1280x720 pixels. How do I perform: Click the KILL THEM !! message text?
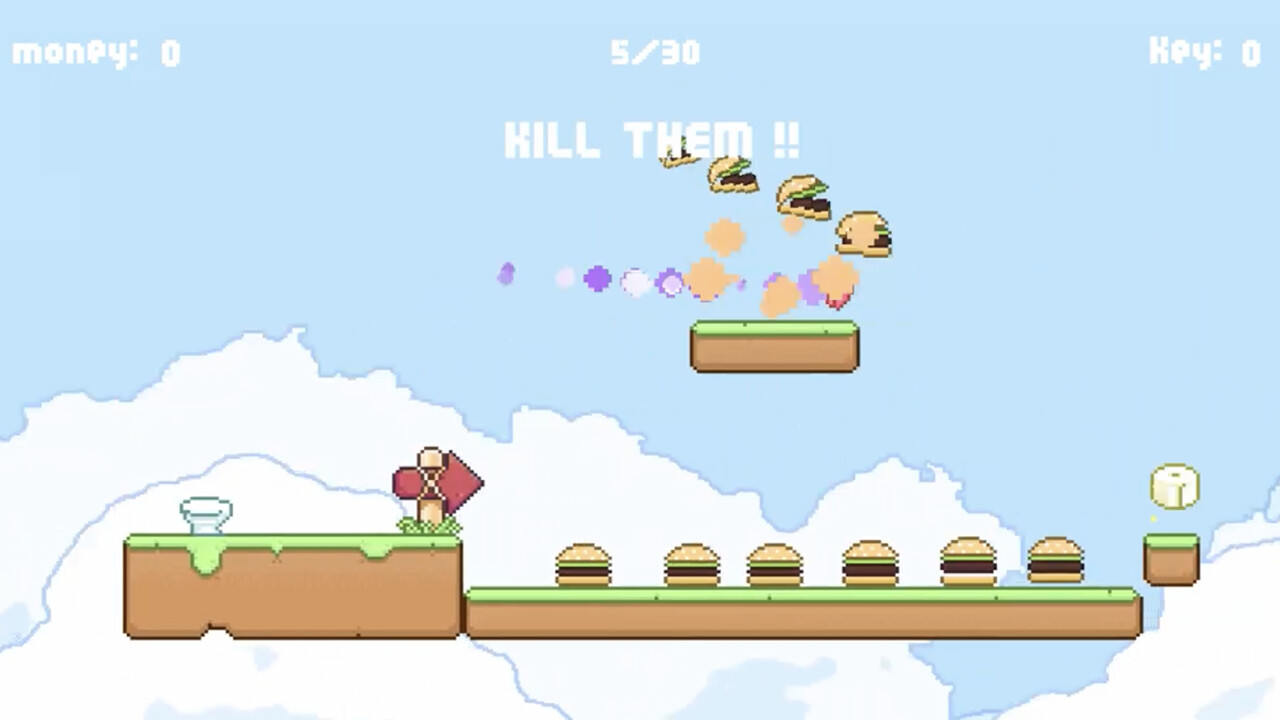pyautogui.click(x=651, y=140)
